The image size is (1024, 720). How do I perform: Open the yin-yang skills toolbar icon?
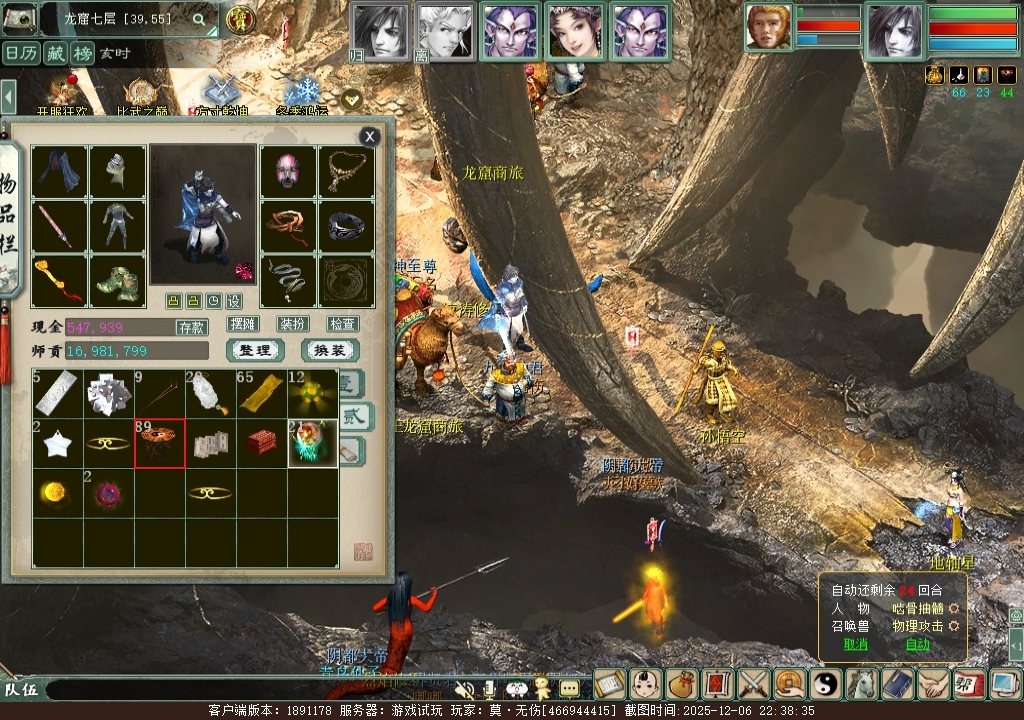click(x=826, y=684)
